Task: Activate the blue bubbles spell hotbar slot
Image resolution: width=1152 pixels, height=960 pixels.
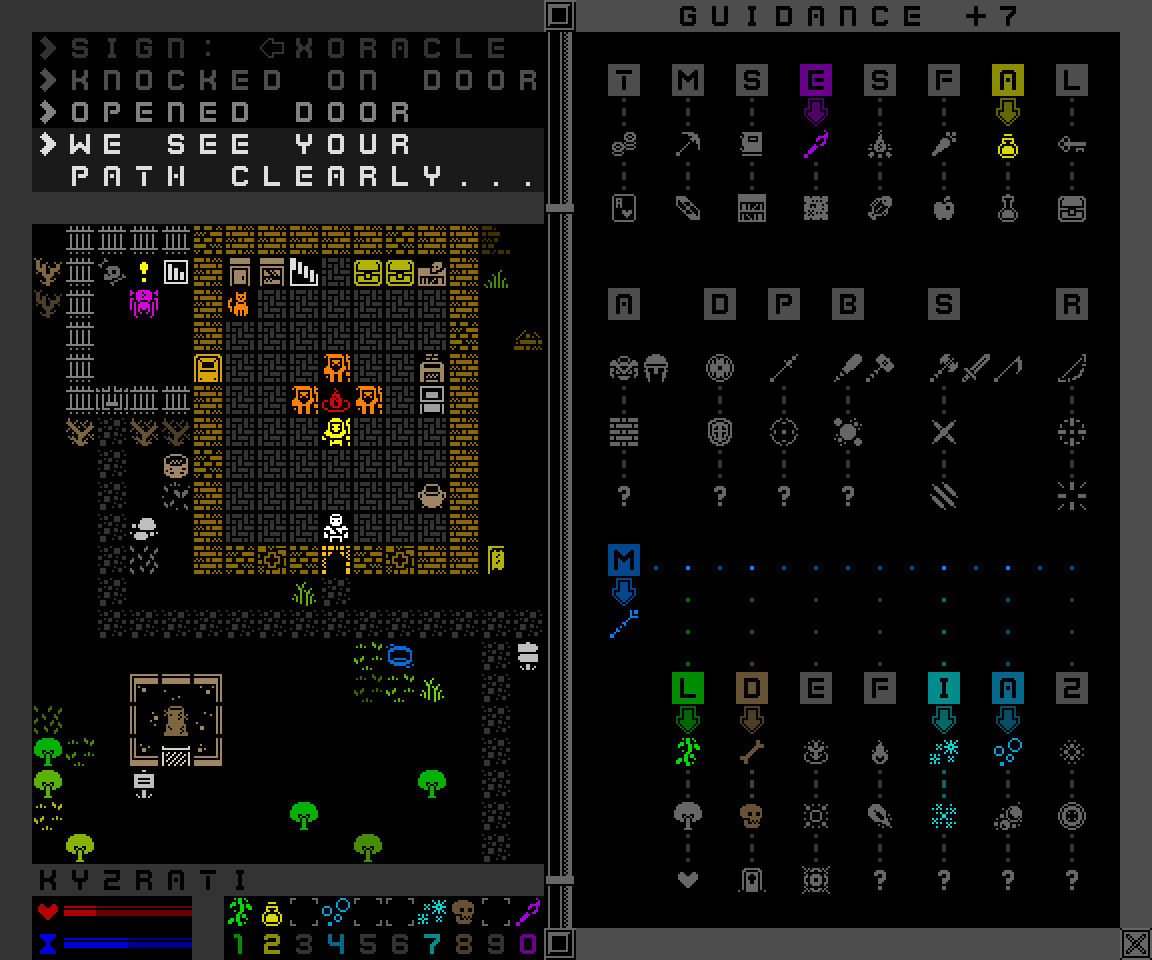Action: [x=335, y=911]
